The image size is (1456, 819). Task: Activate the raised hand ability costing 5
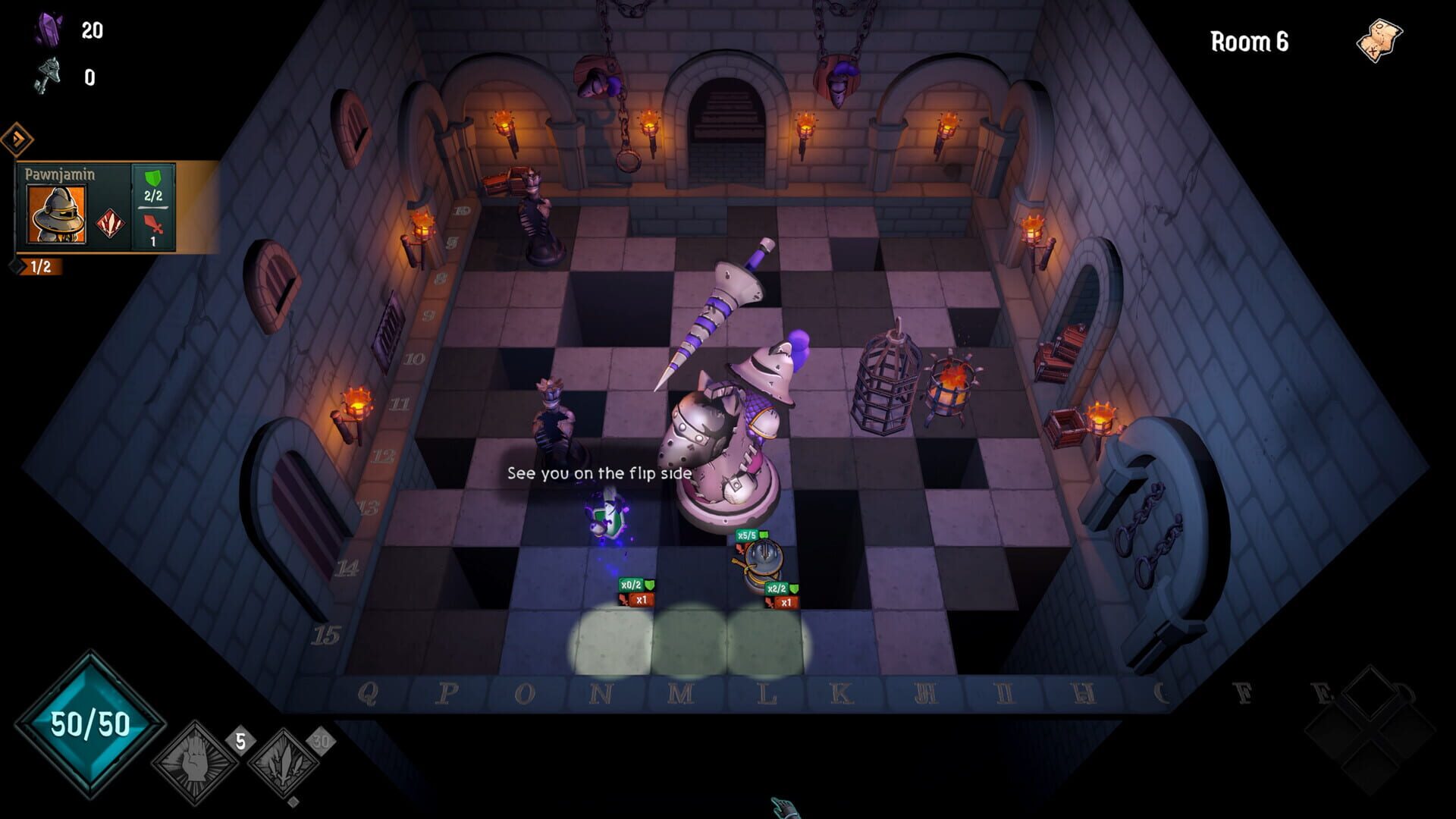point(195,762)
